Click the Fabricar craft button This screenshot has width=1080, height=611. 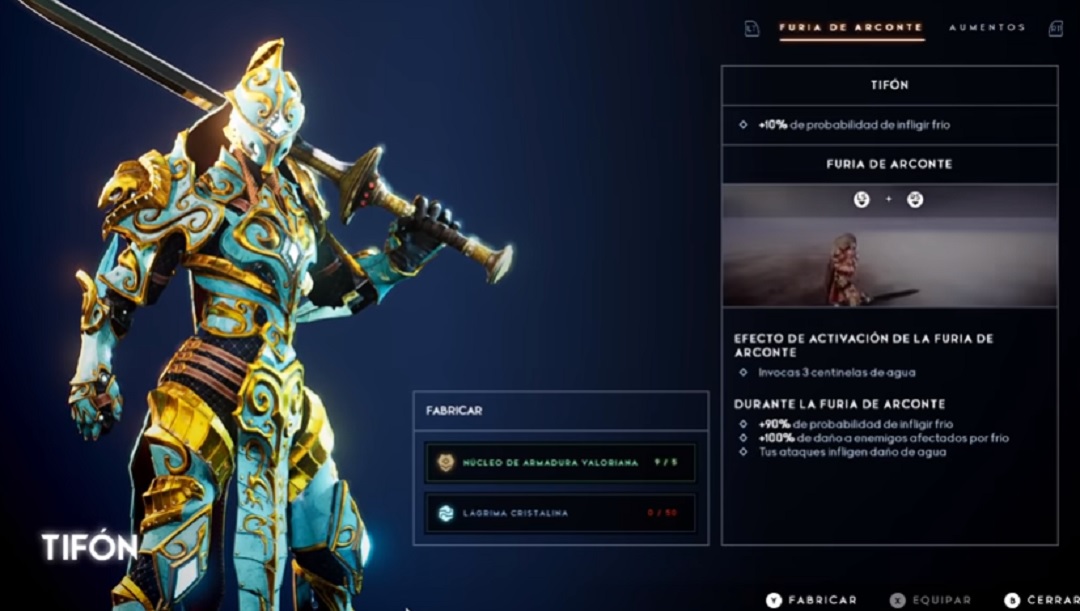coord(812,599)
